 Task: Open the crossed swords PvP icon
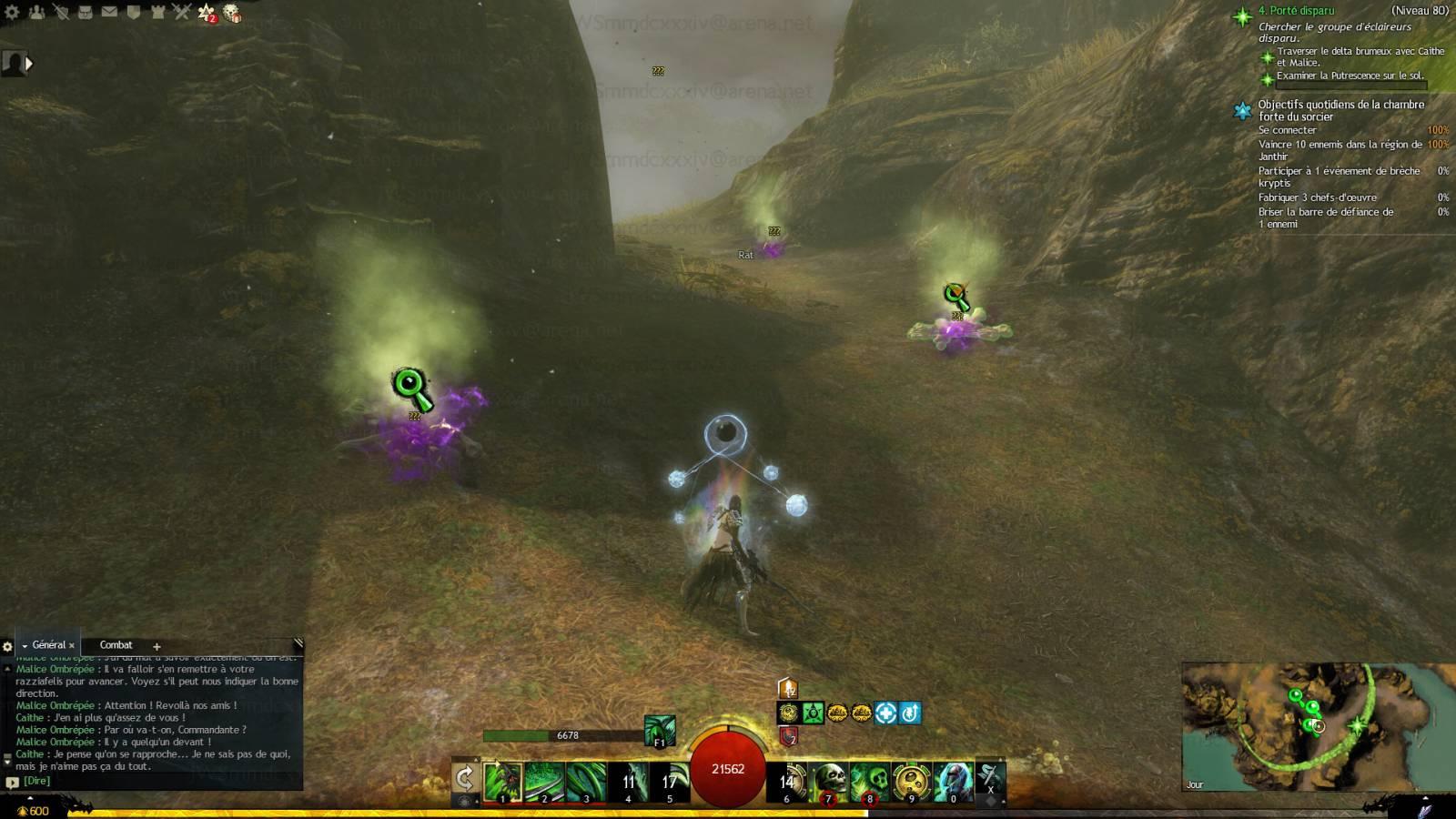(181, 13)
